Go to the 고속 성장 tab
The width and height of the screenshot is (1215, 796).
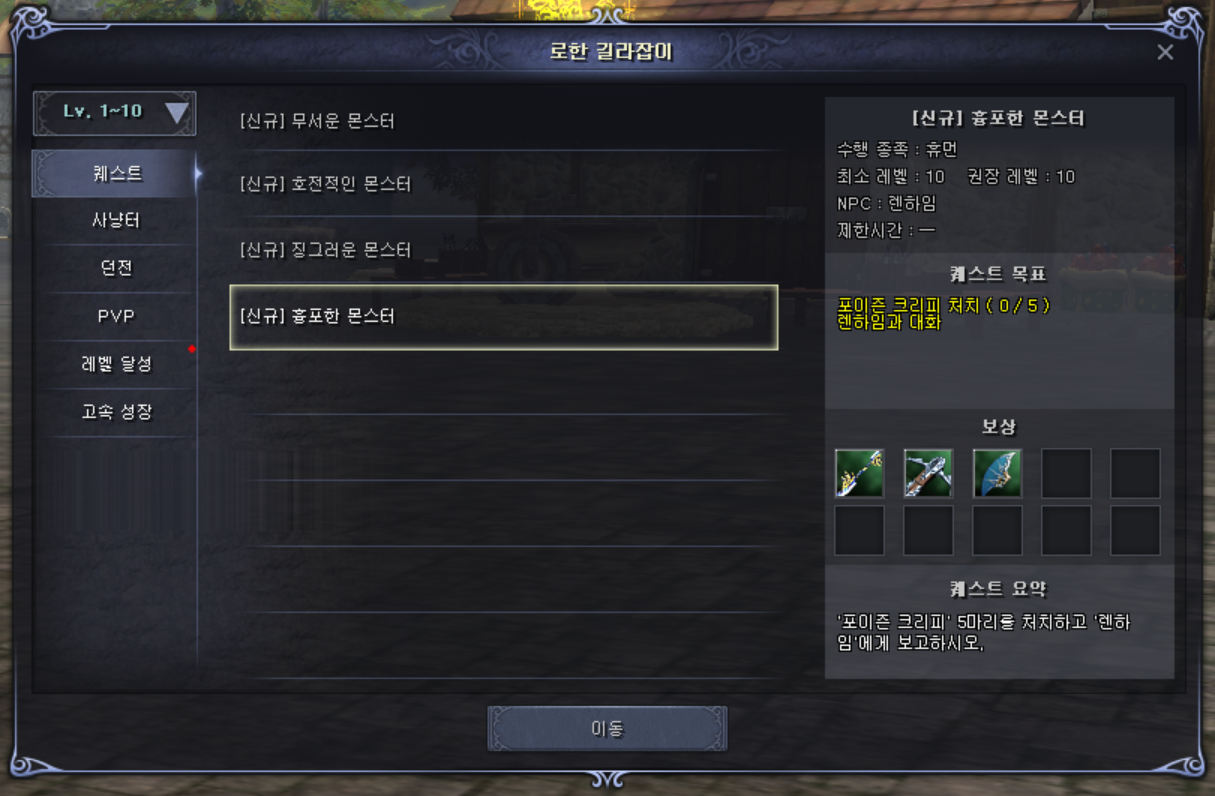116,412
